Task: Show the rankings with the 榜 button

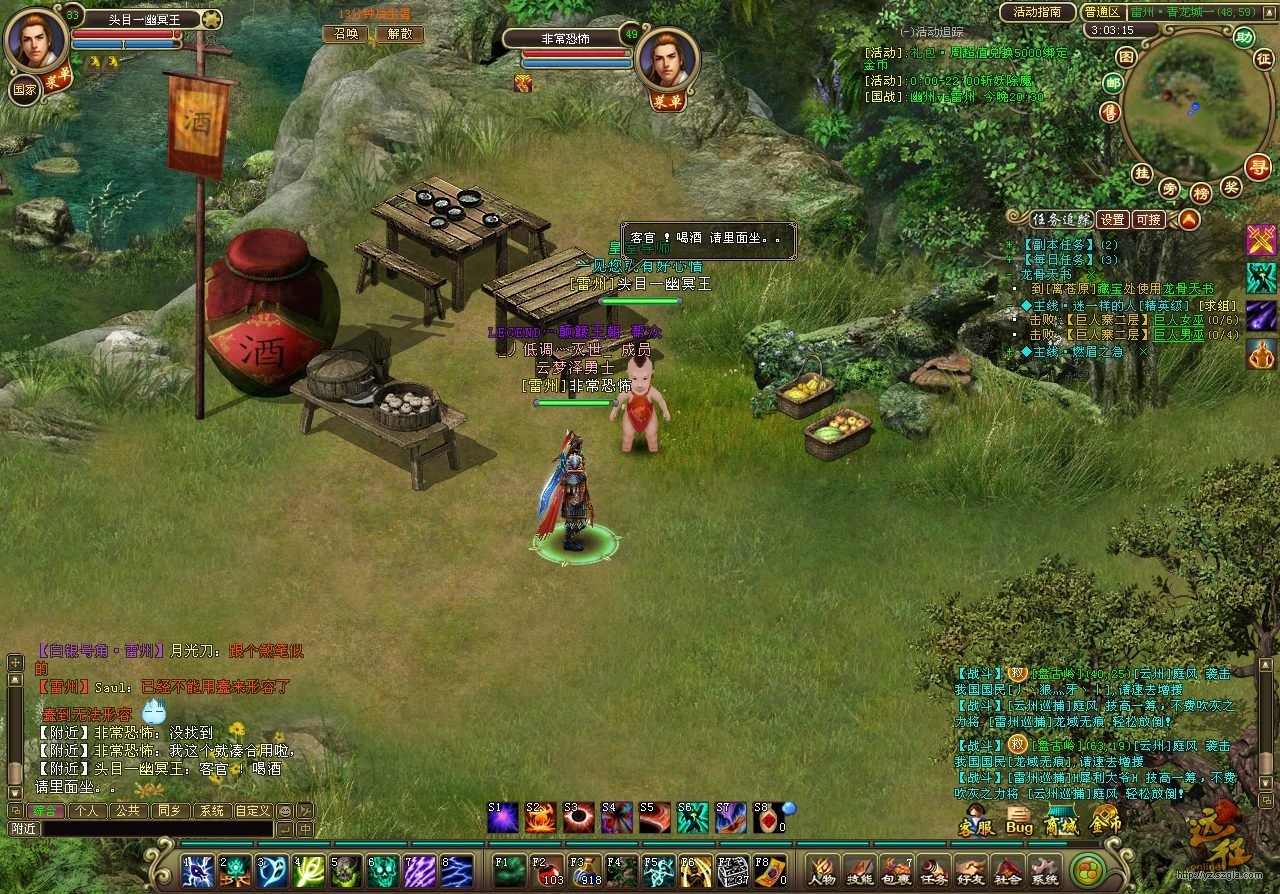Action: tap(1201, 192)
